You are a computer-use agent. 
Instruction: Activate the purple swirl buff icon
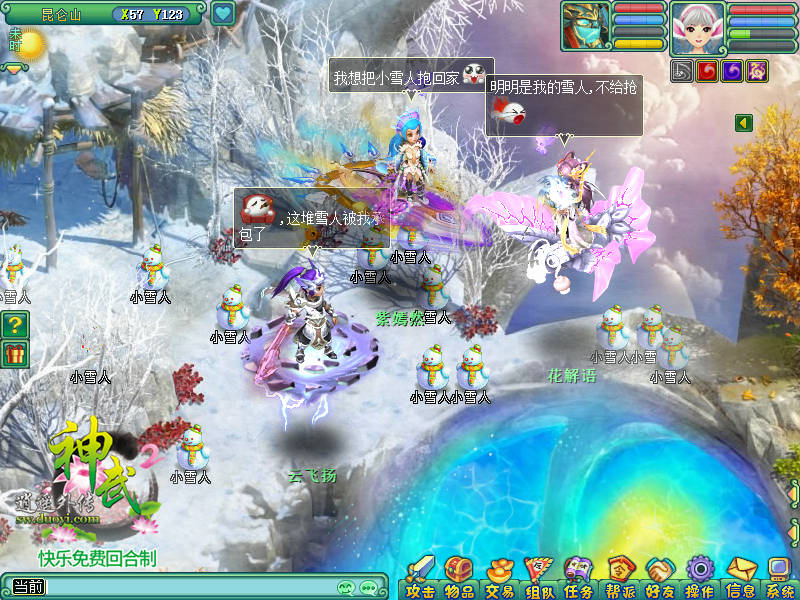click(731, 71)
